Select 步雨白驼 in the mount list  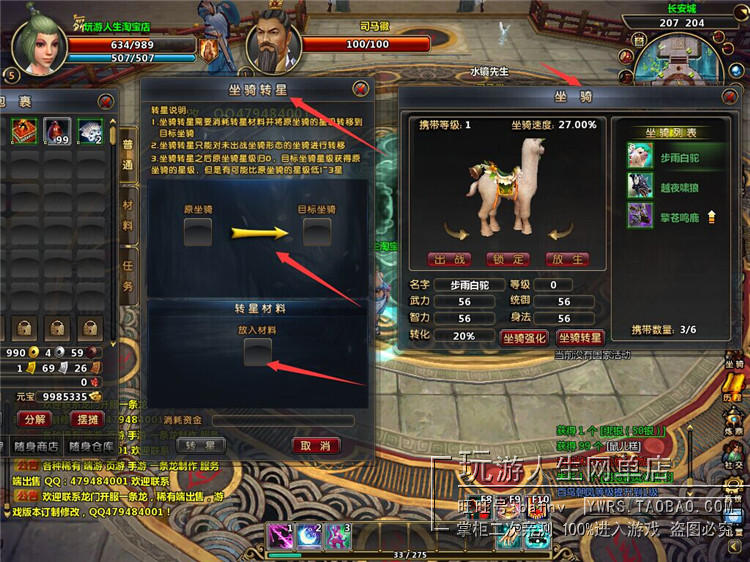coord(661,157)
